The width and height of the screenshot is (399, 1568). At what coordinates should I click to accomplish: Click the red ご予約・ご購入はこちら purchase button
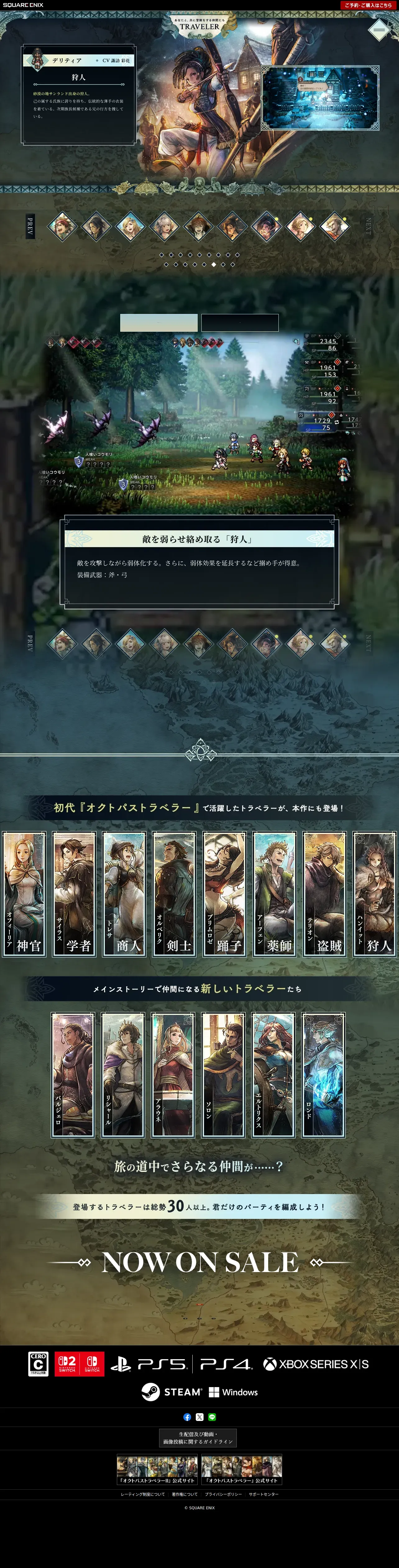point(368,5)
